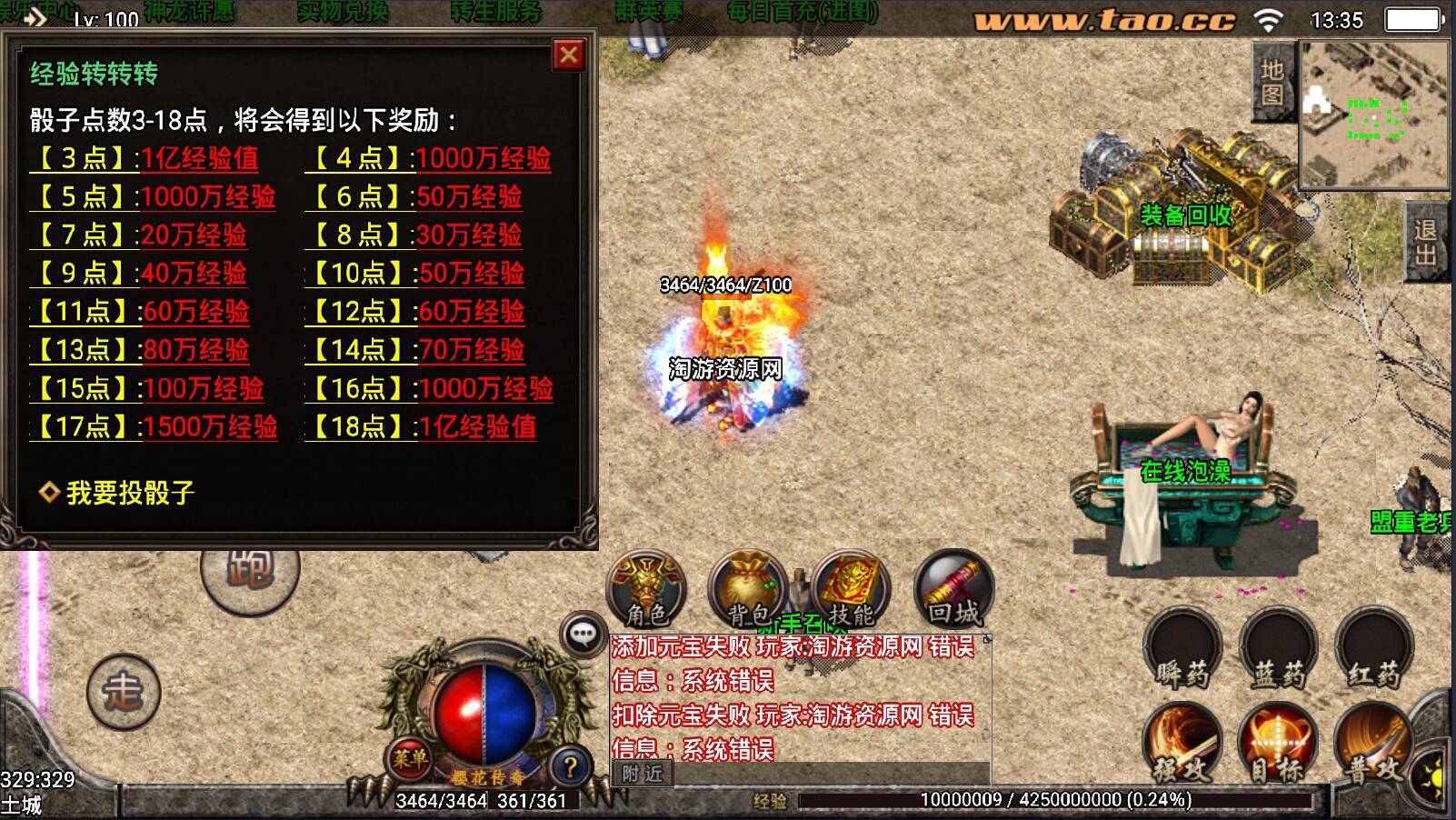Choose 我要投骰子 to roll dice

tap(129, 493)
